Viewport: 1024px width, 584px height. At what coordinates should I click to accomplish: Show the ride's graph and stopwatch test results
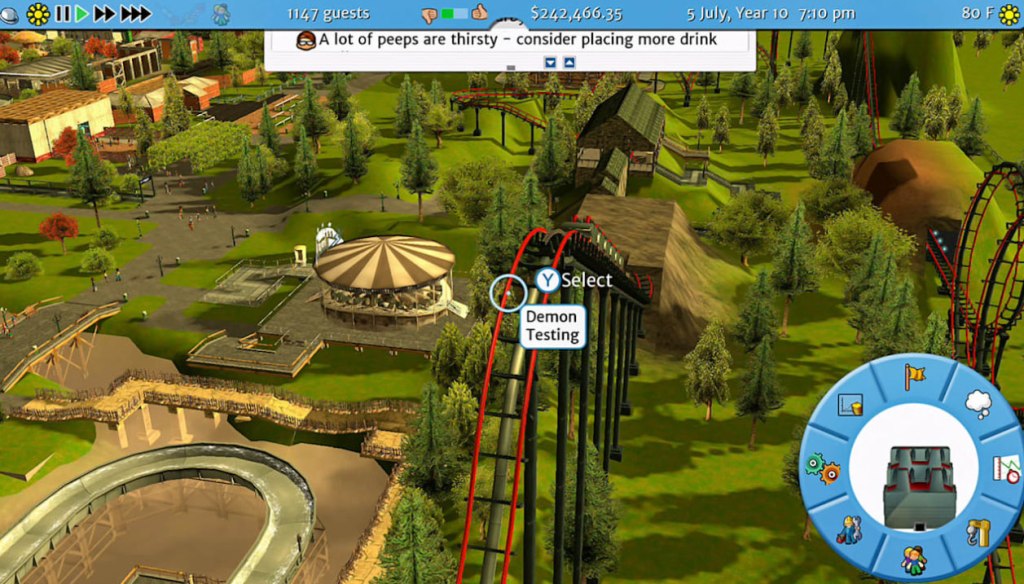(1004, 468)
